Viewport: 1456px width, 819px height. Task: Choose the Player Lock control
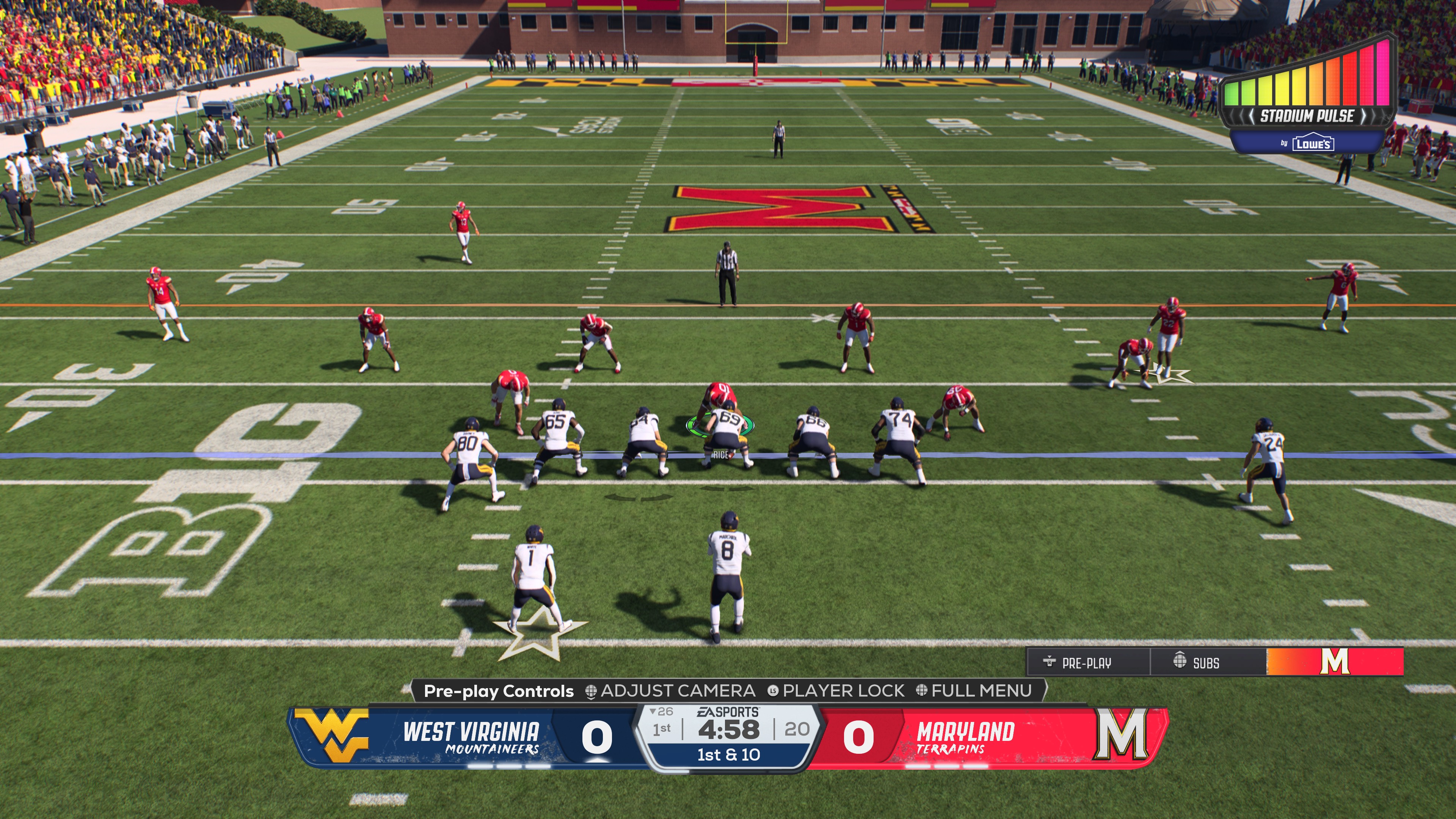(836, 691)
